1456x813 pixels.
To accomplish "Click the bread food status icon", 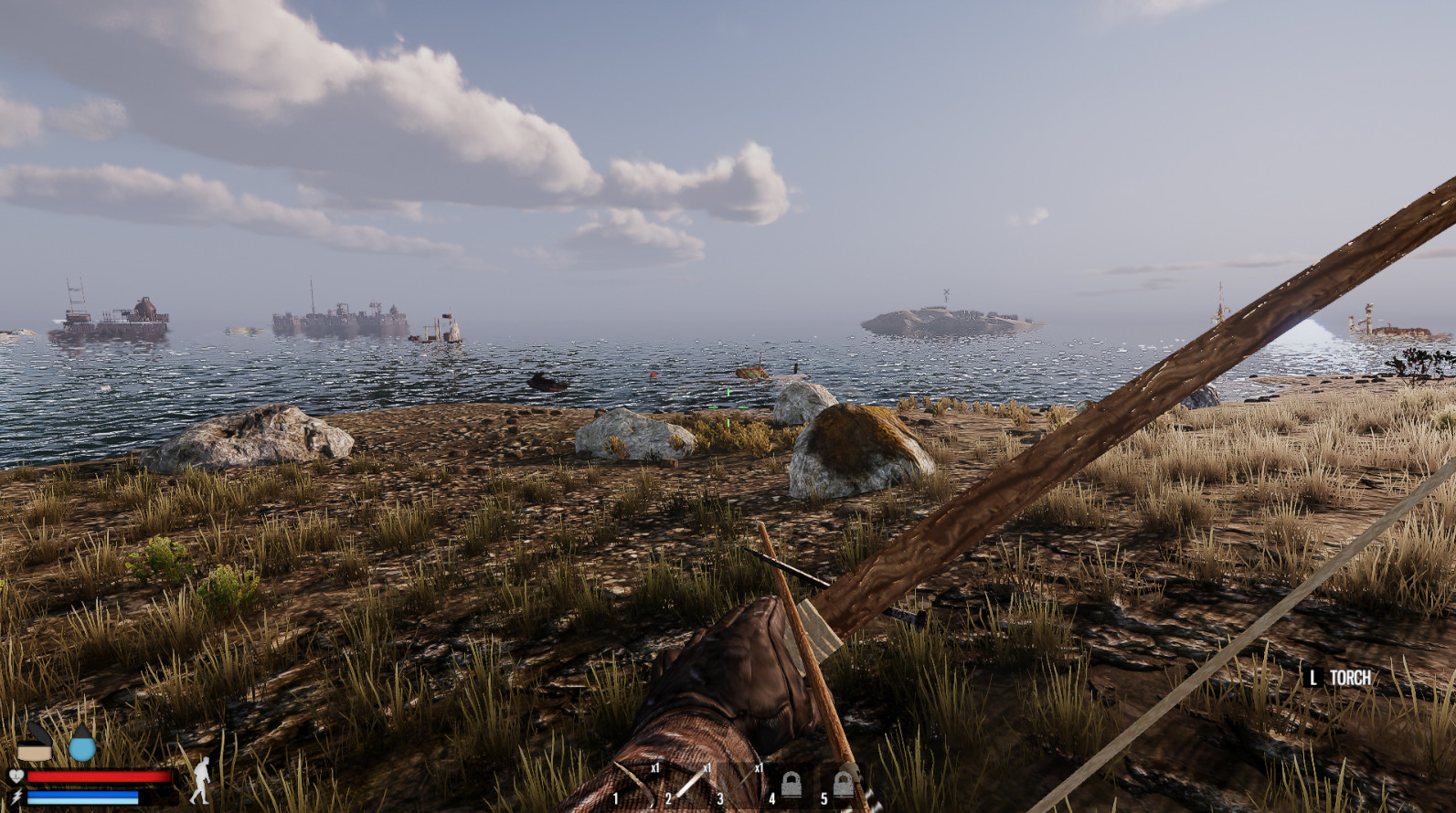I will [x=35, y=743].
